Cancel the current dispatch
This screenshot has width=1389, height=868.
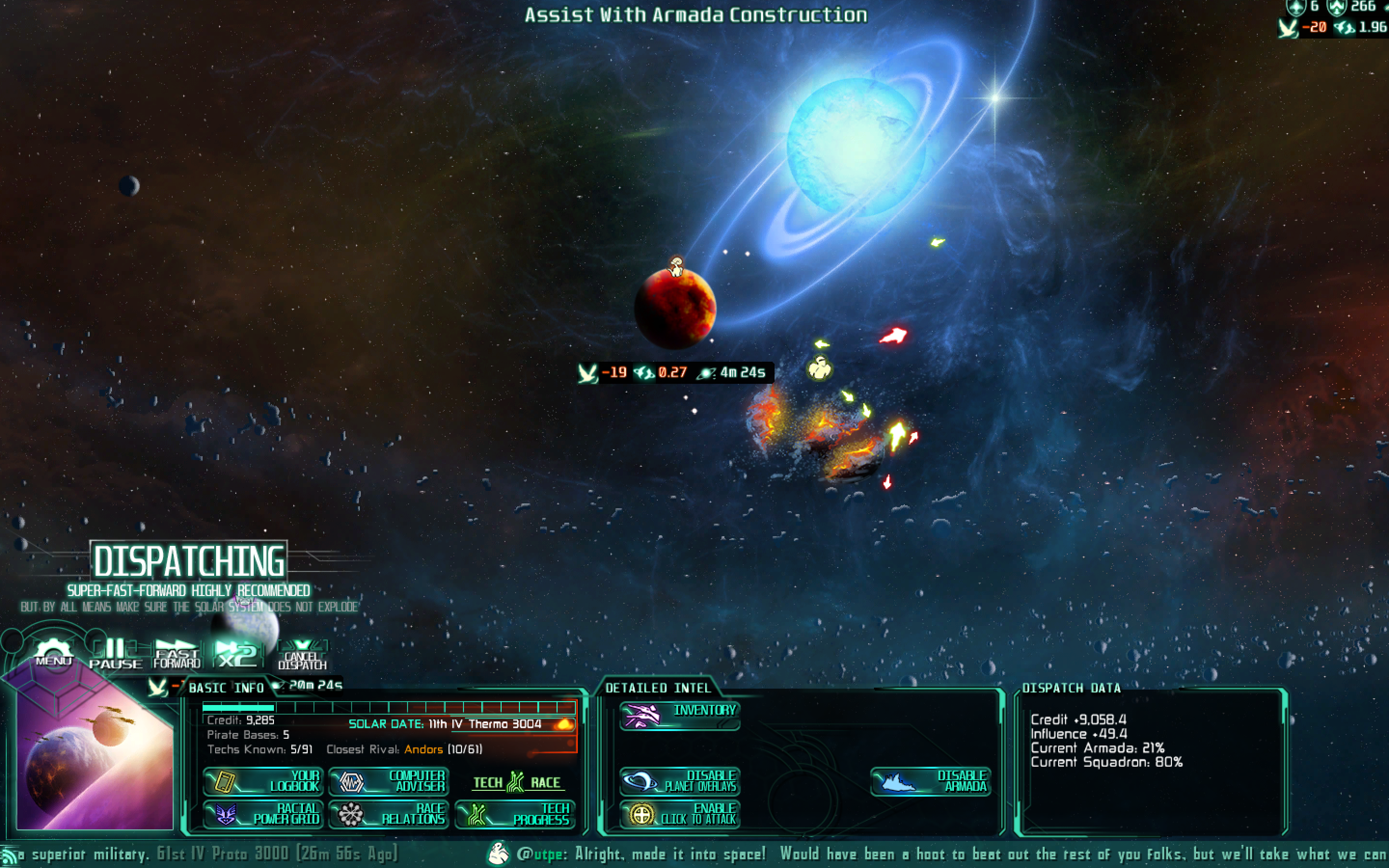(x=302, y=655)
